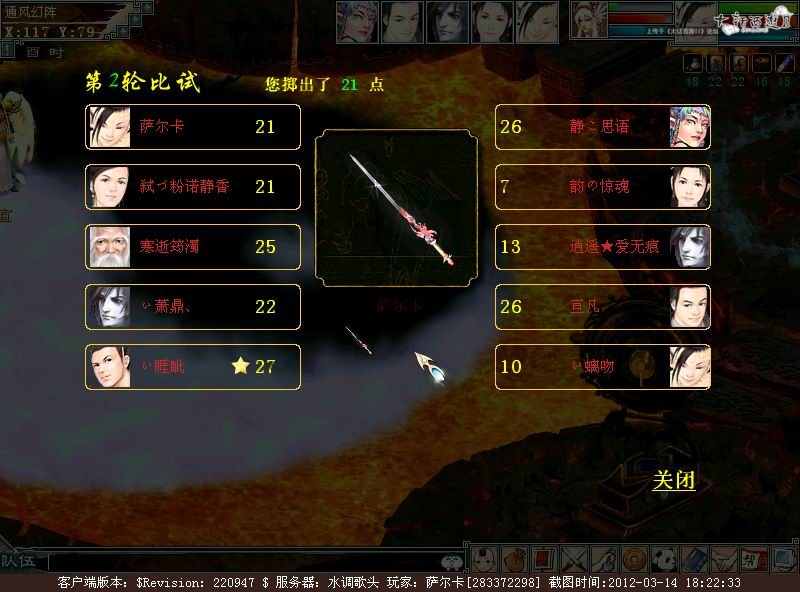Viewport: 800px width, 592px height.
Task: Click the sword prize in the center panel
Action: click(394, 208)
